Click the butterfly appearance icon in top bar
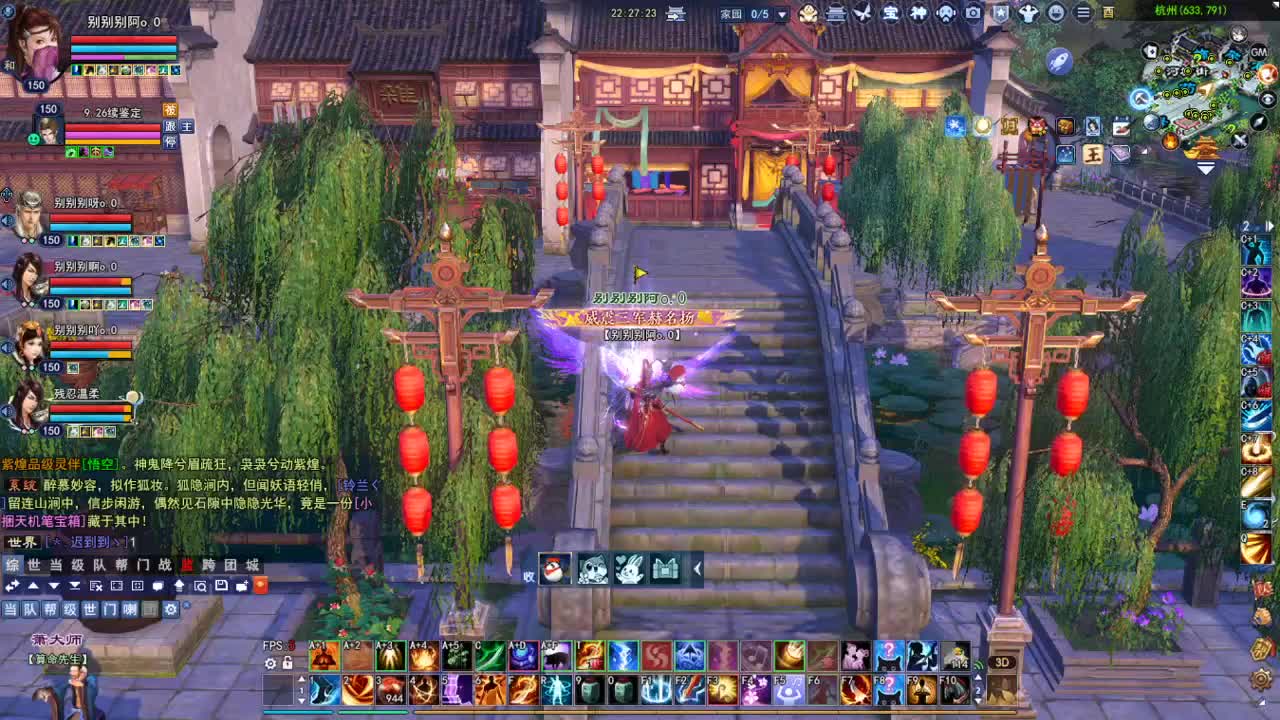The image size is (1280, 720). [862, 12]
